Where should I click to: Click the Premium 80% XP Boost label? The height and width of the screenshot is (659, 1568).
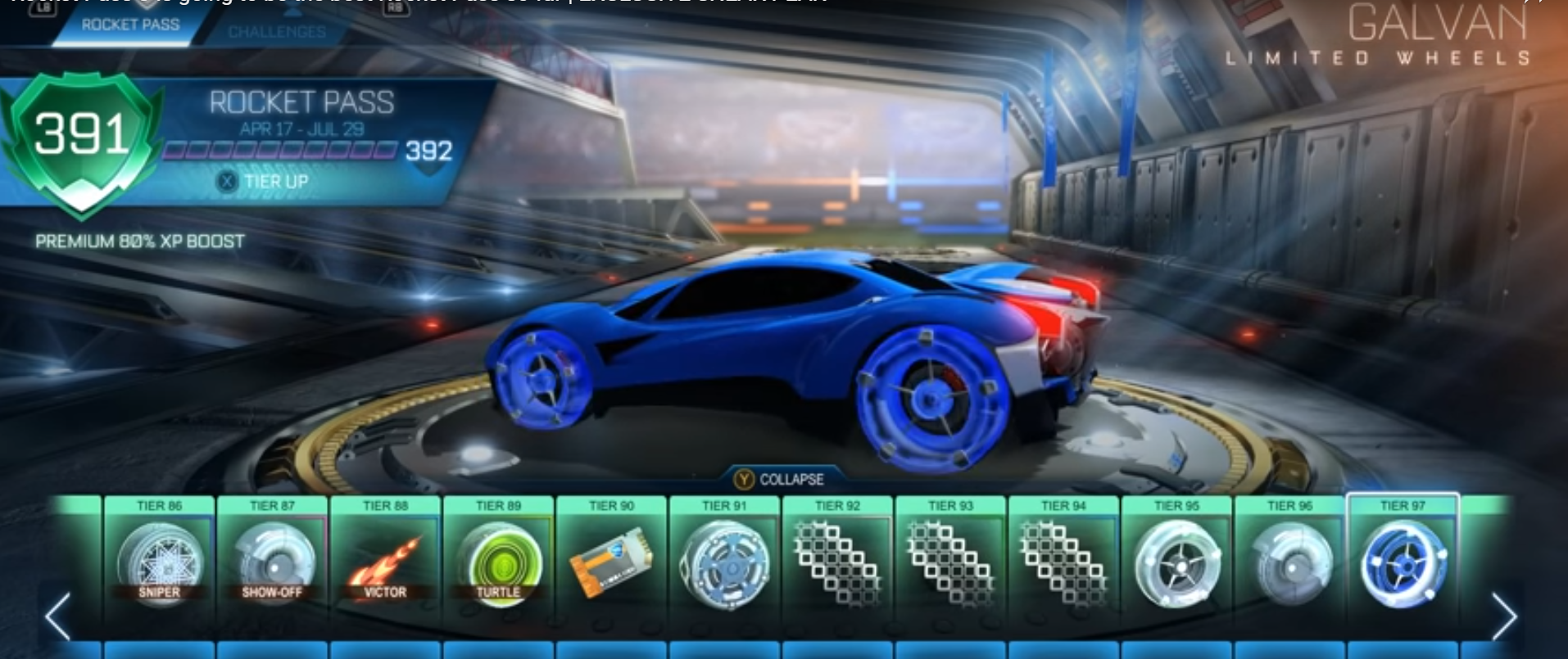point(141,241)
